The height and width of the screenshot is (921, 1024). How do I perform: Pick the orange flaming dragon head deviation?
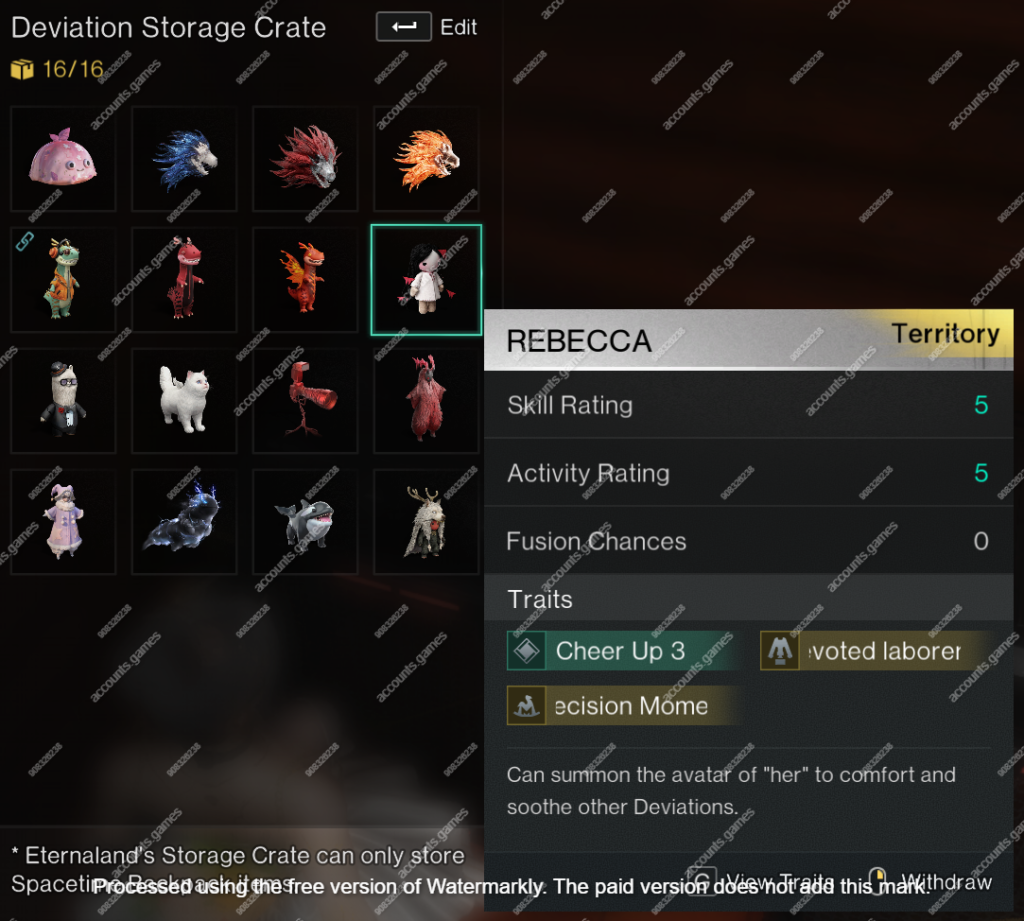click(x=426, y=159)
